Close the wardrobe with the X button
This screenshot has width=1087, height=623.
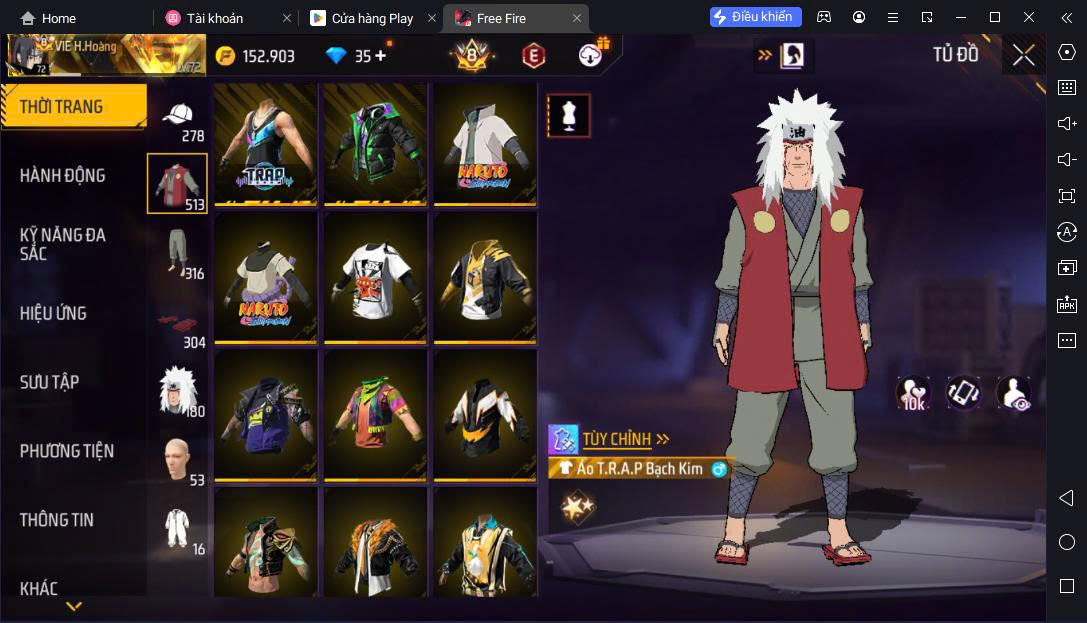coord(1023,55)
